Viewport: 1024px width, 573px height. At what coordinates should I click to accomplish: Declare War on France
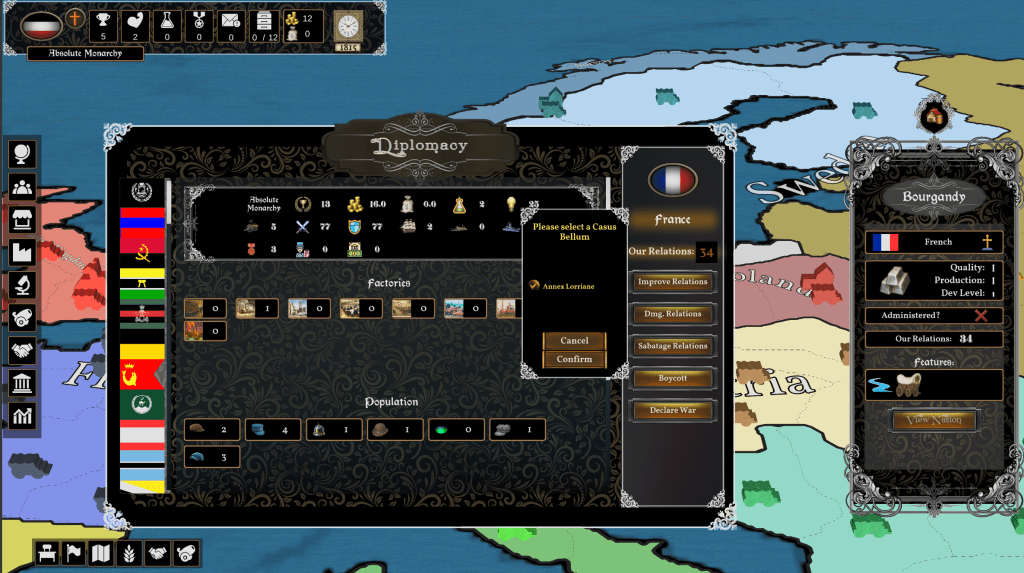pos(672,410)
